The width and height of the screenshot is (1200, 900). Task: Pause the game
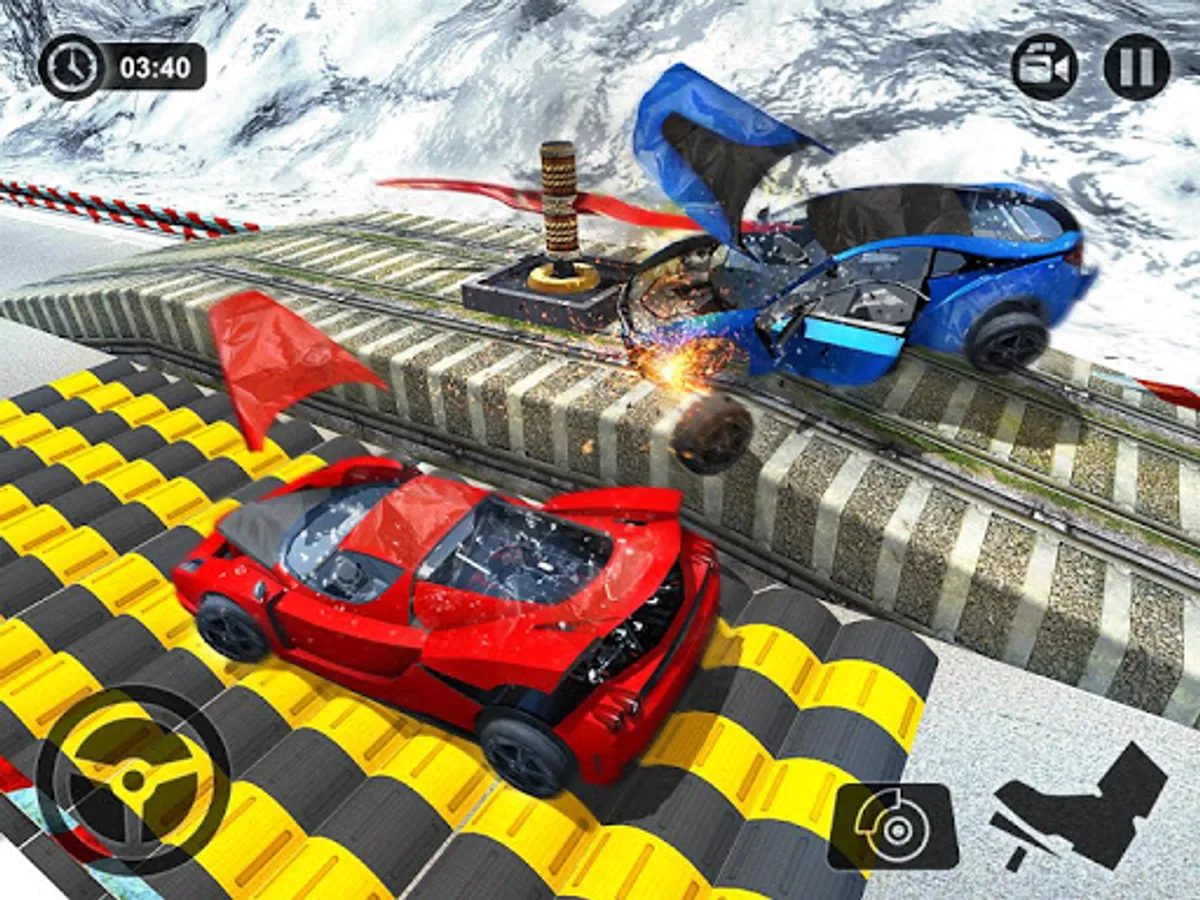[1136, 67]
